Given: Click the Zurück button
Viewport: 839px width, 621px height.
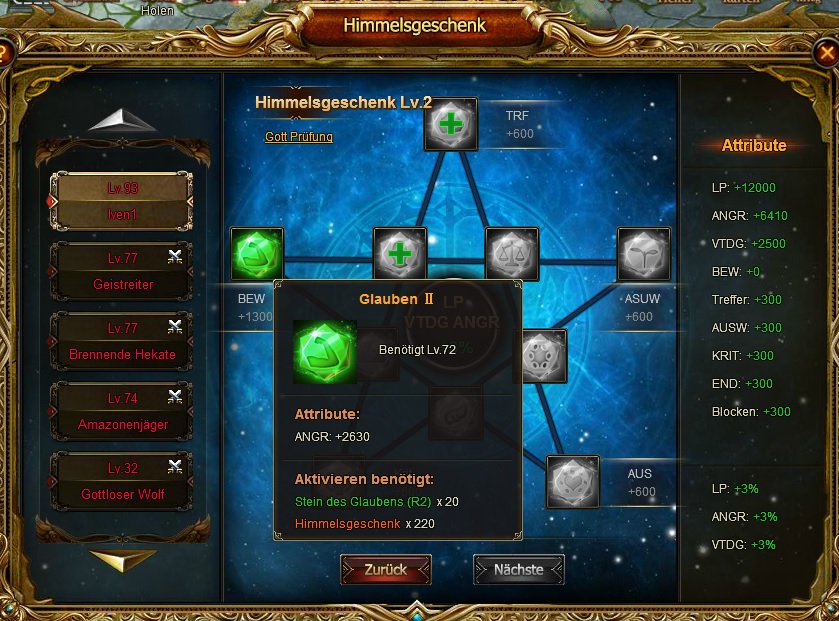Looking at the screenshot, I should (385, 569).
